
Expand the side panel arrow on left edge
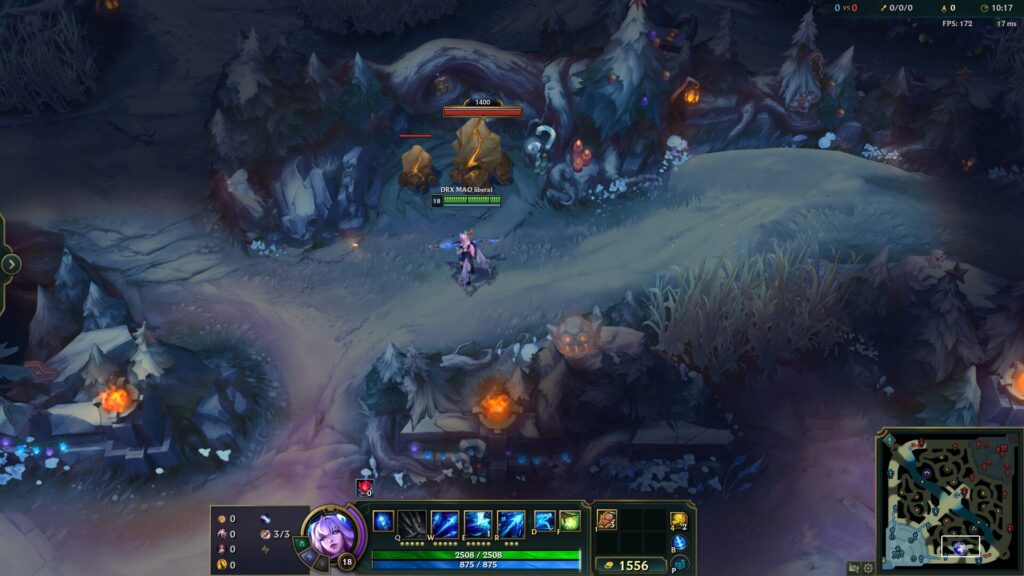(x=11, y=264)
